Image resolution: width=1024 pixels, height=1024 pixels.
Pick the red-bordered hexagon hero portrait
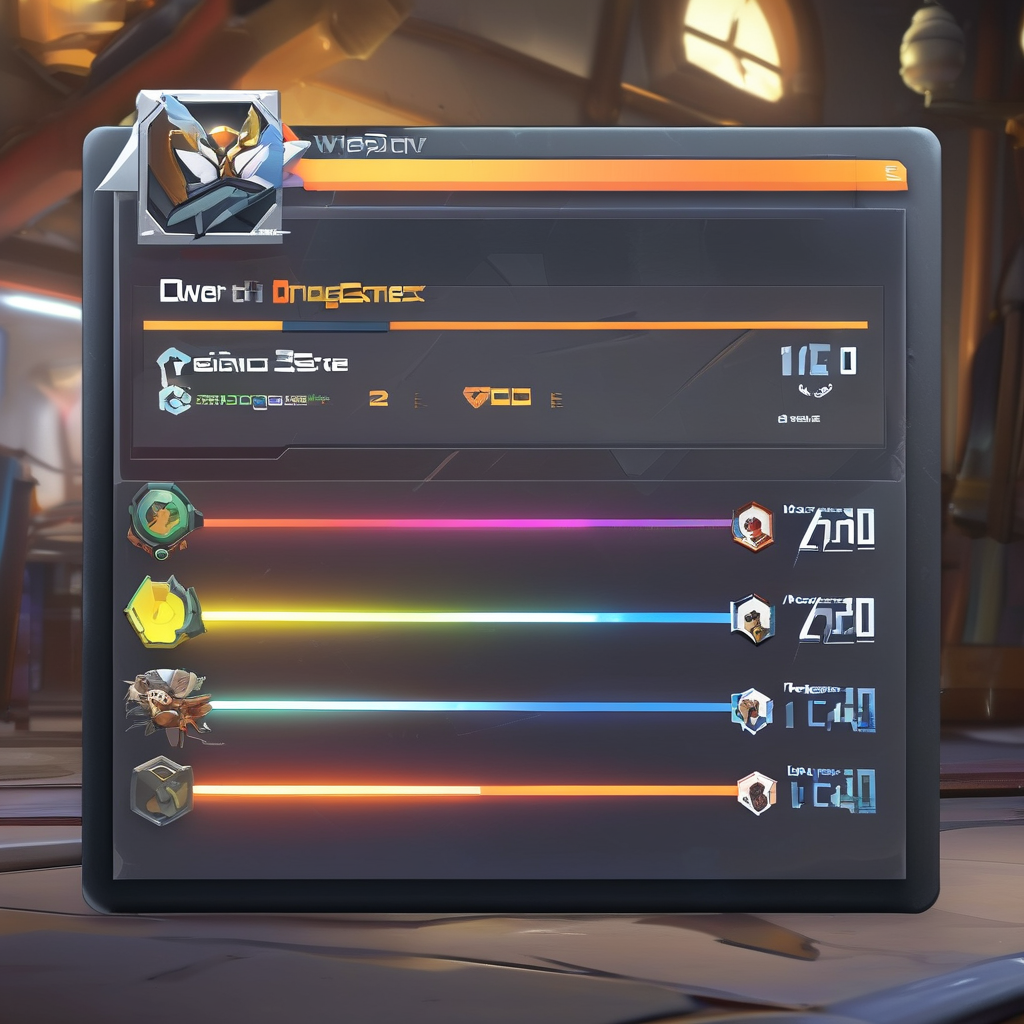pyautogui.click(x=753, y=526)
